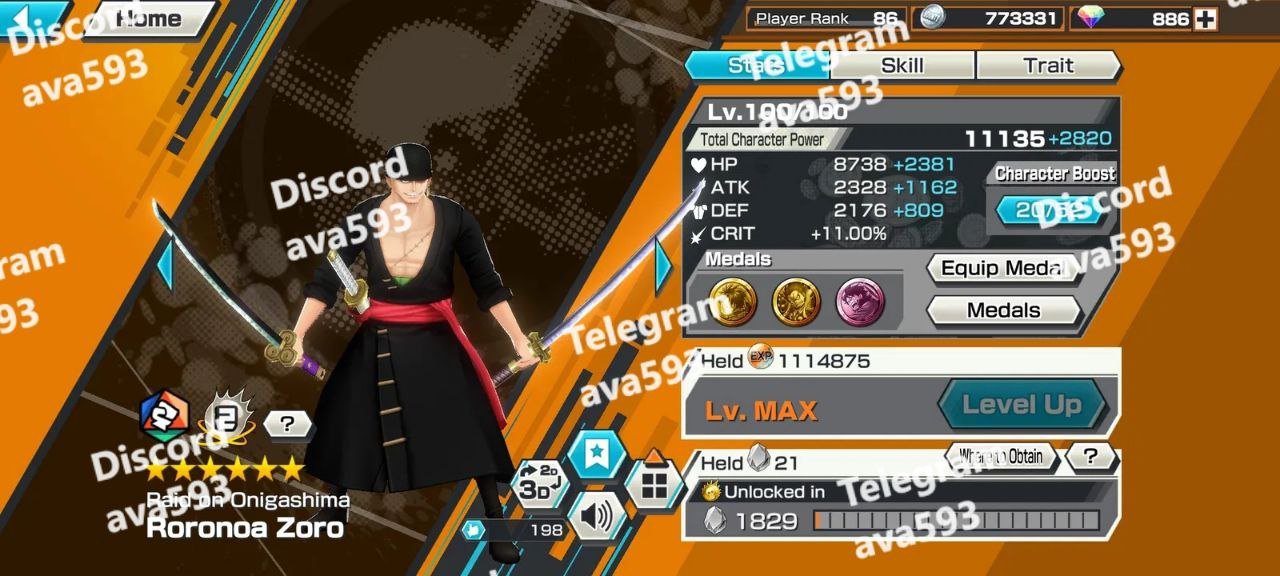Add more rainbow diamonds with plus button
This screenshot has height=576, width=1280.
[1205, 19]
